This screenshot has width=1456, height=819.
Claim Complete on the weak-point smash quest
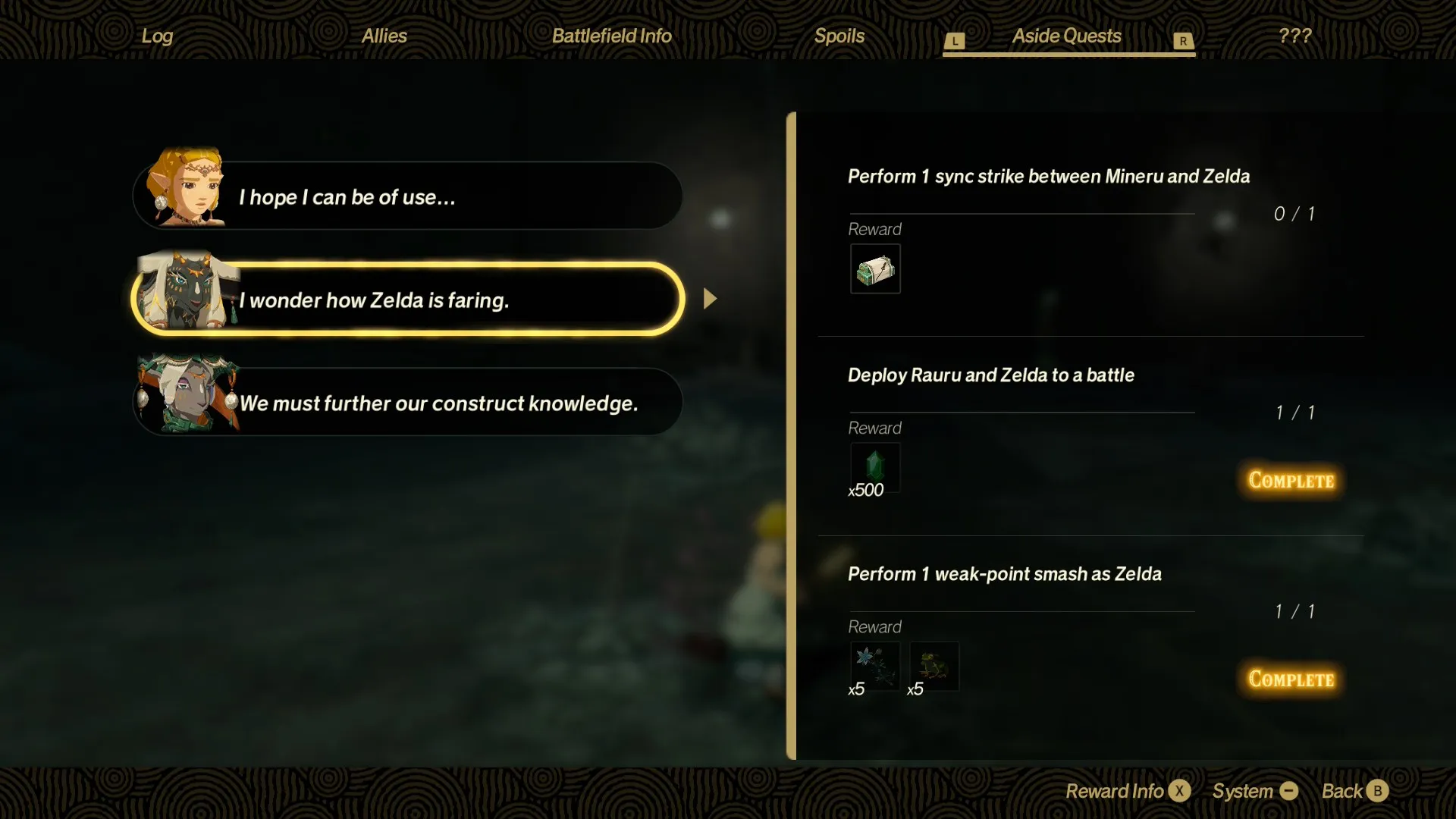[x=1289, y=679]
